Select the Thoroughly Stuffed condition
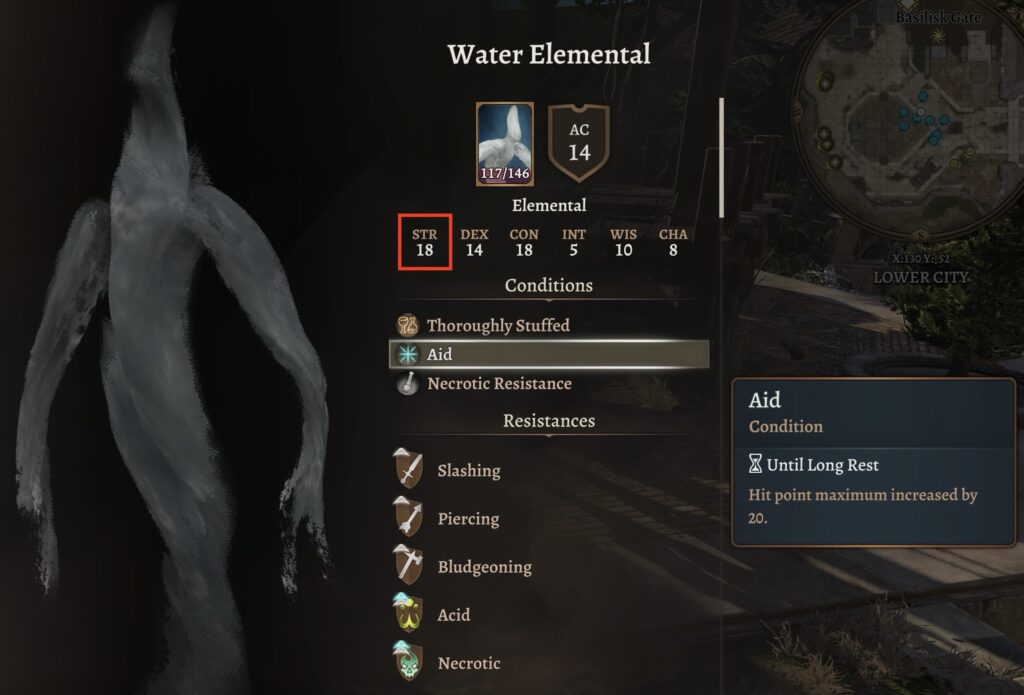1024x695 pixels. pos(497,325)
